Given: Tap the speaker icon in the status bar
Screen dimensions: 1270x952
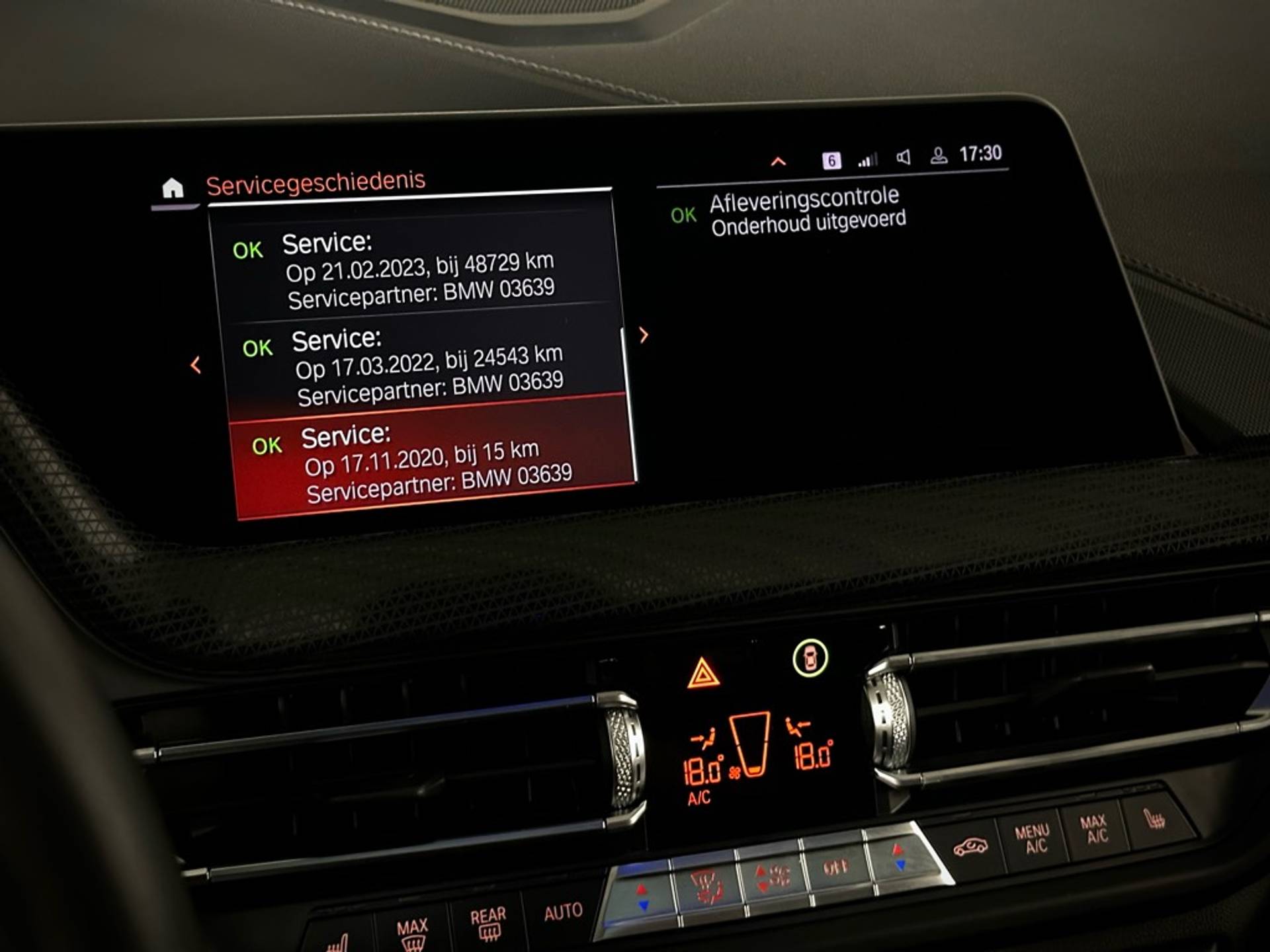Looking at the screenshot, I should [x=903, y=157].
